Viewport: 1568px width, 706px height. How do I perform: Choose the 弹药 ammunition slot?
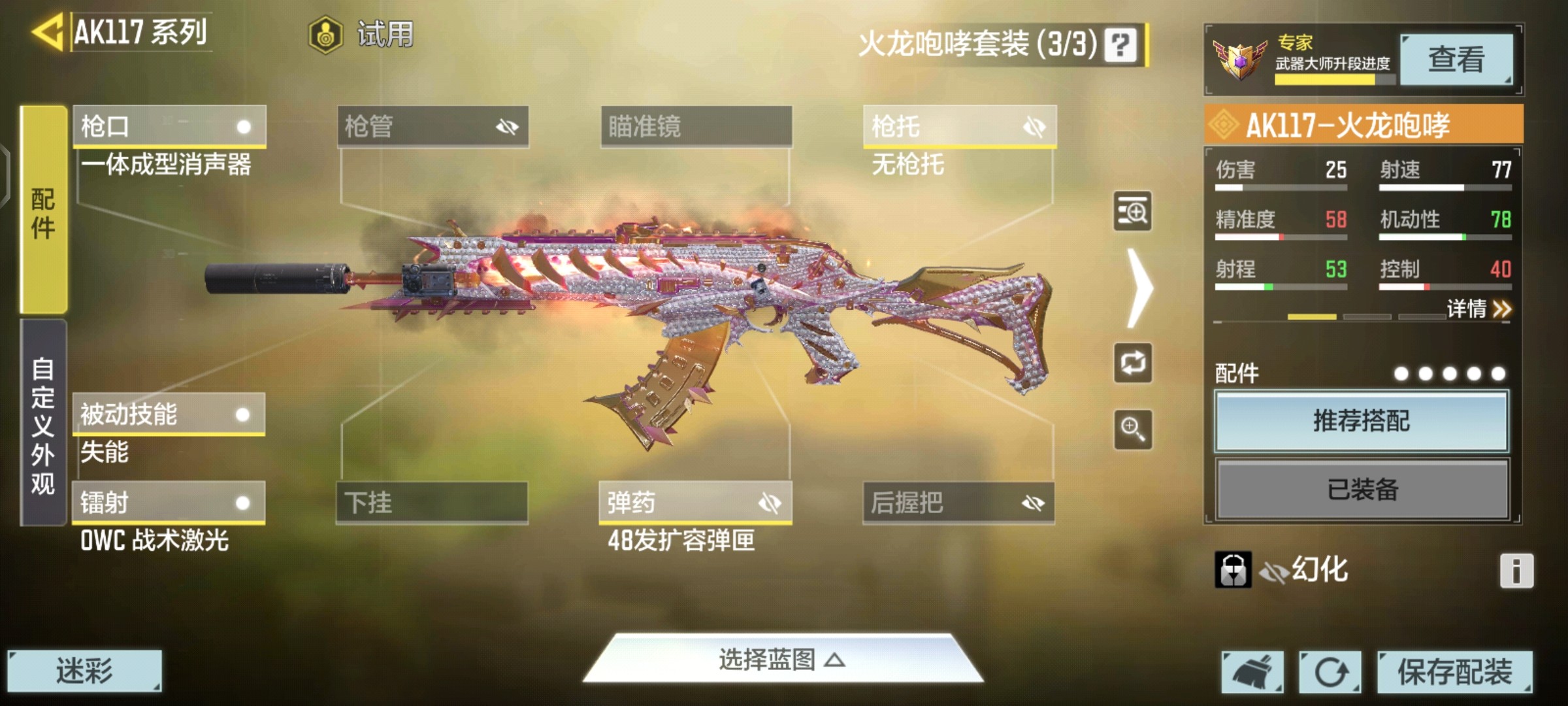click(x=695, y=503)
